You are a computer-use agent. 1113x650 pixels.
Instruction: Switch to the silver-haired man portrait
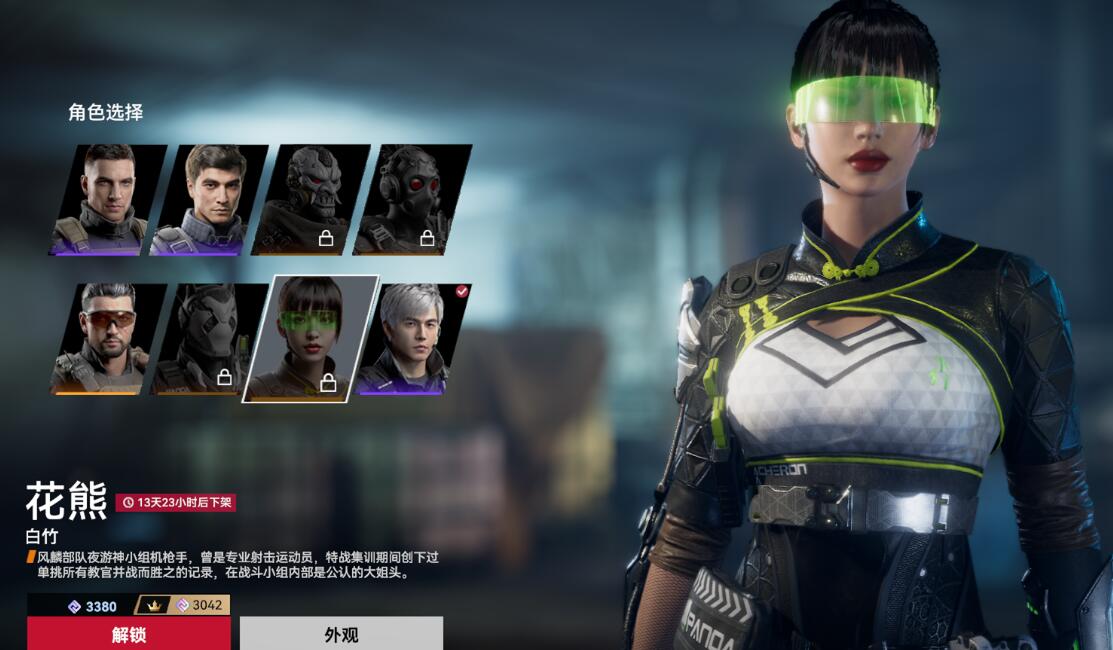[x=412, y=338]
